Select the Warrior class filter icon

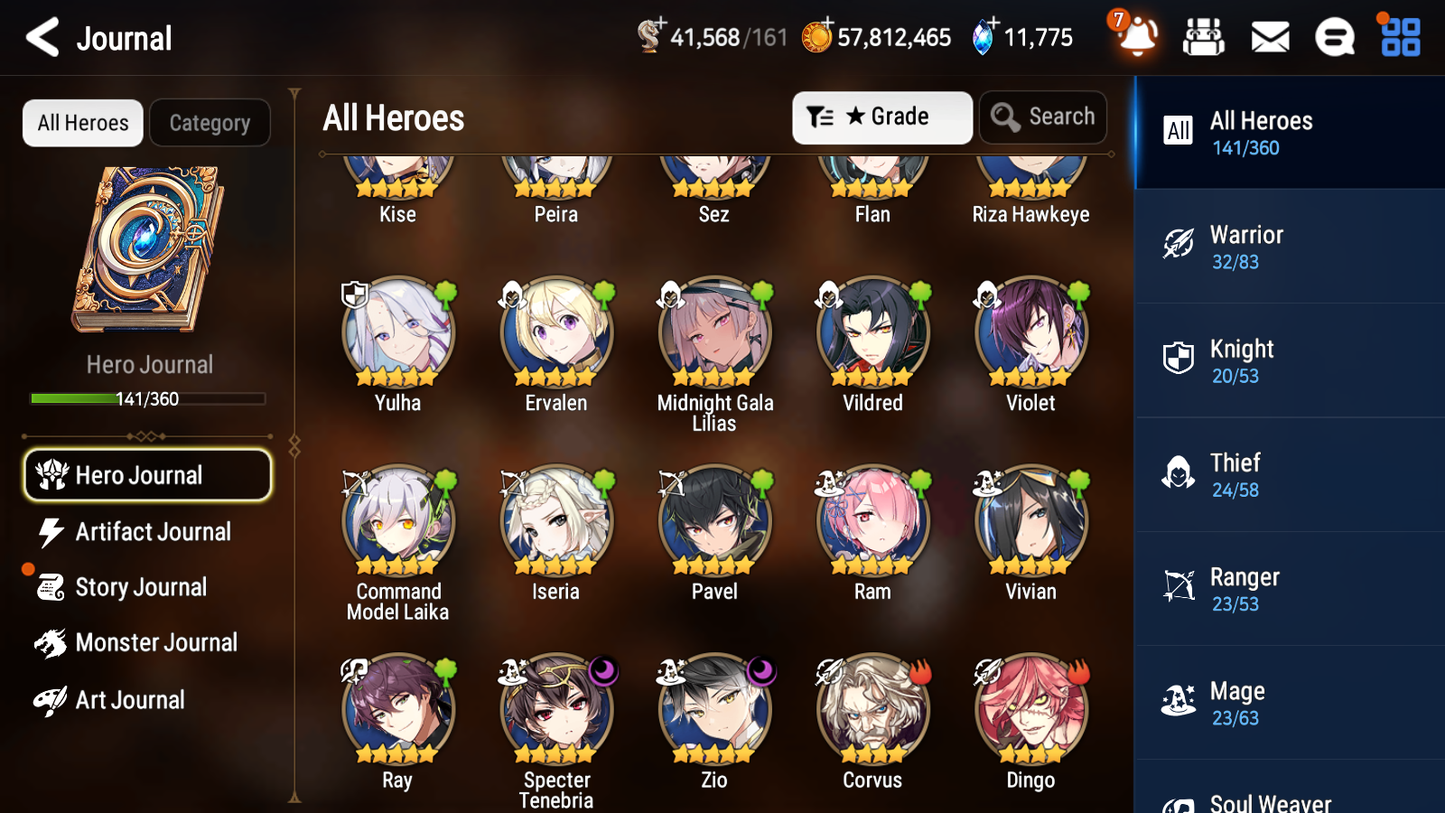point(1179,244)
